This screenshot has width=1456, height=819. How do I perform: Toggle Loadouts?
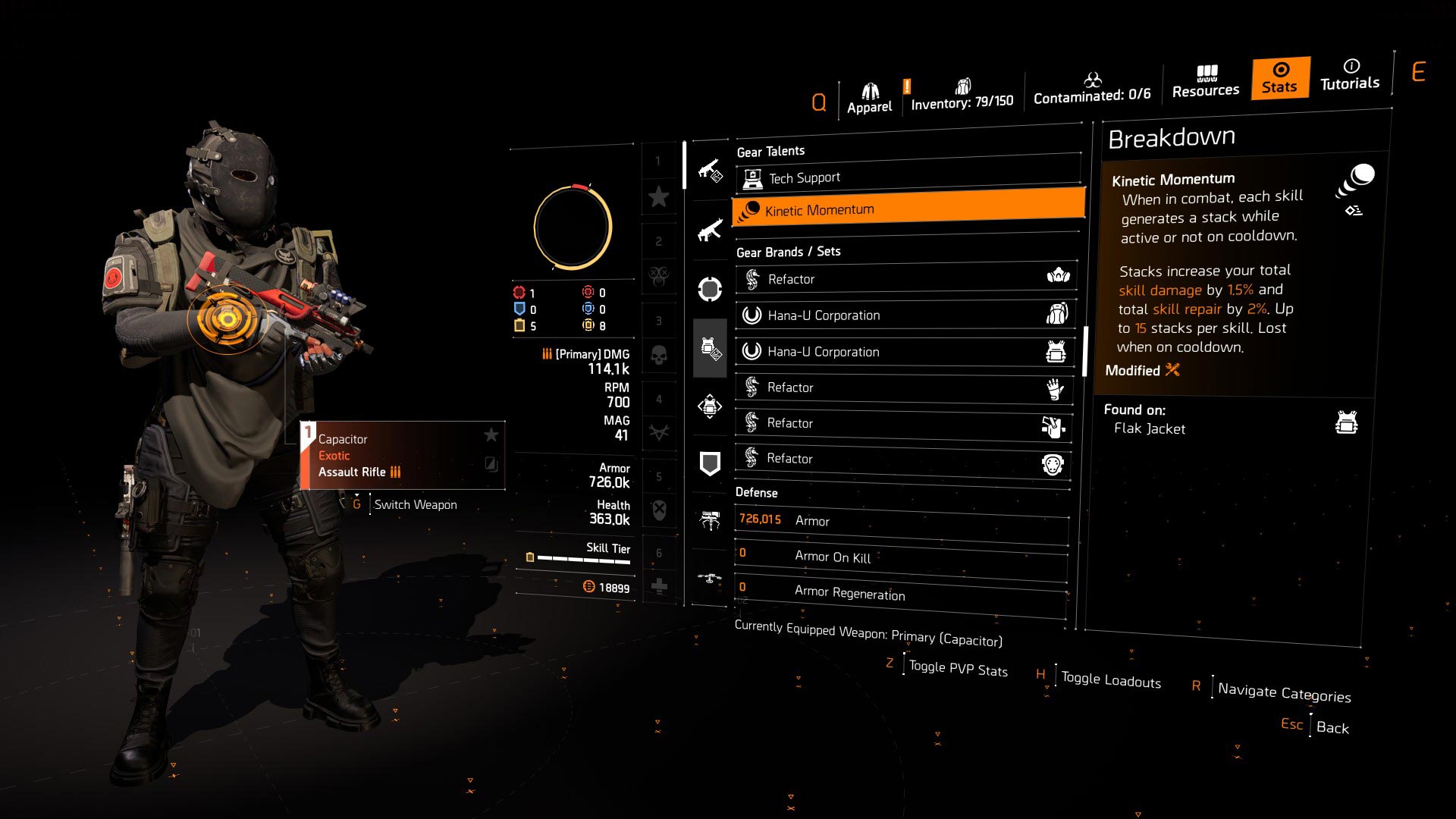(x=1109, y=679)
